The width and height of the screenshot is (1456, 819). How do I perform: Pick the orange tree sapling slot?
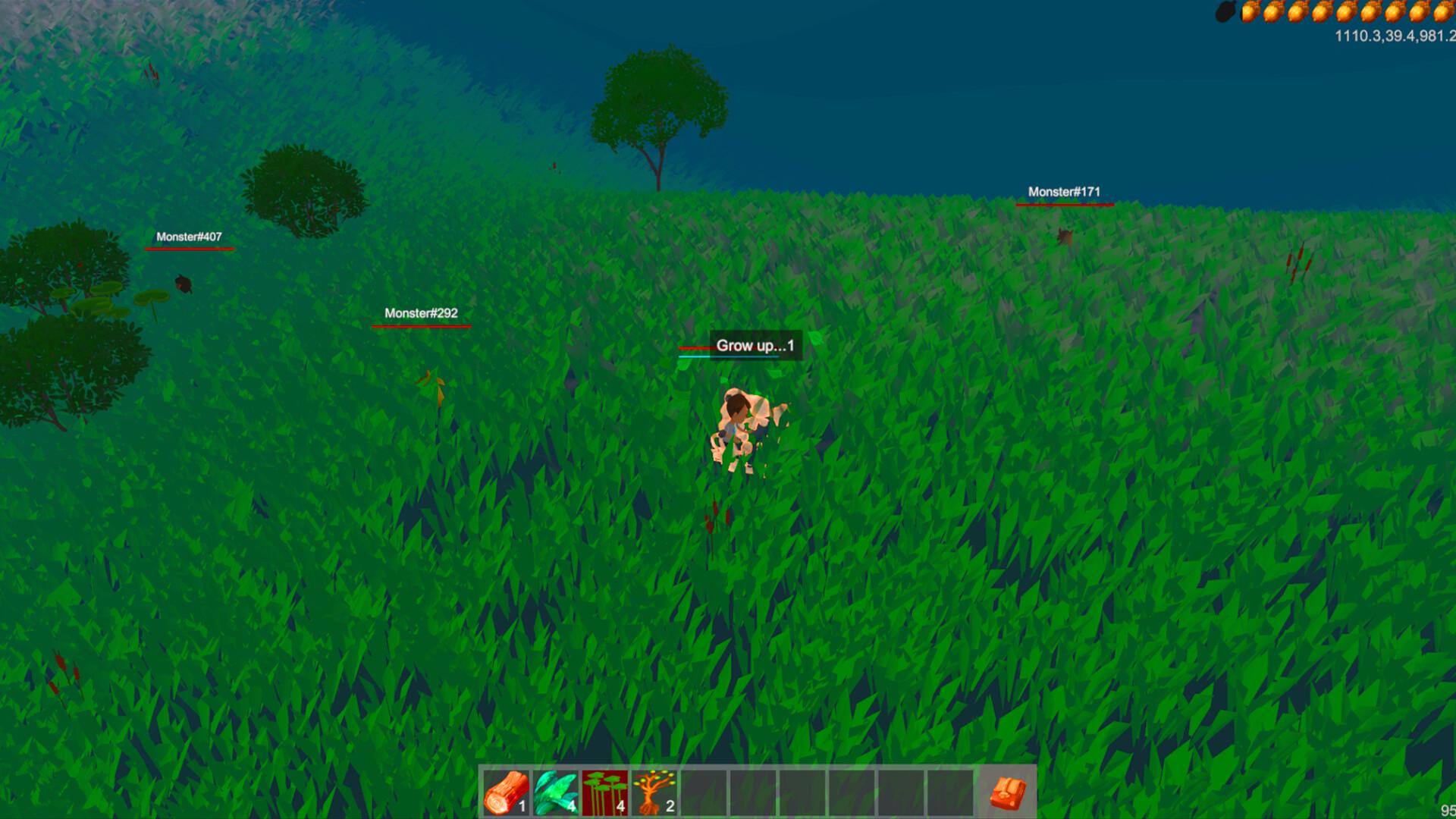pos(654,792)
